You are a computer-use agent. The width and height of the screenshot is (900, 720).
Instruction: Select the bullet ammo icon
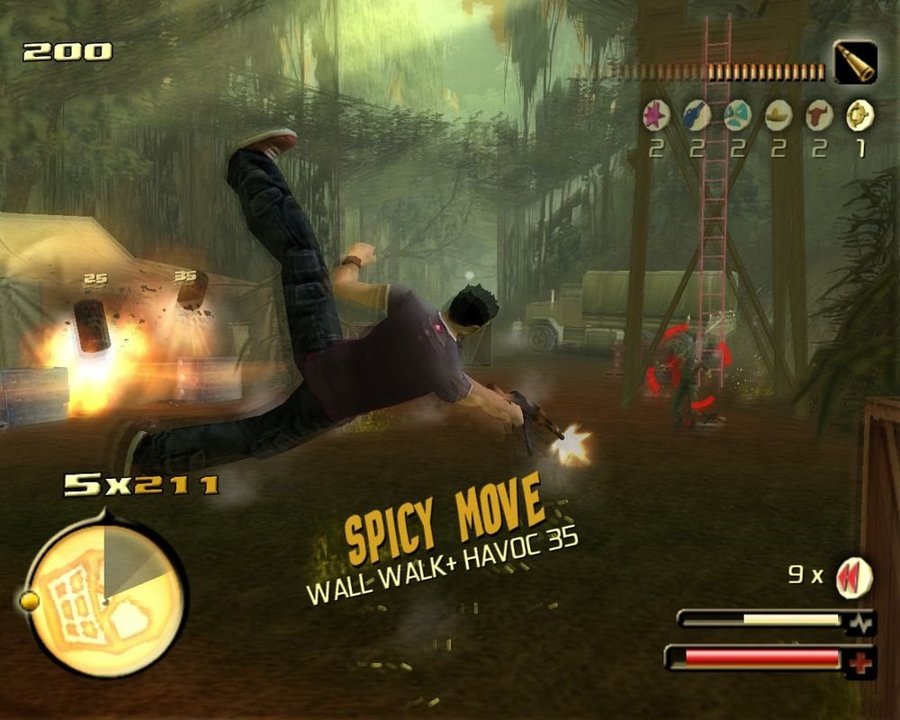856,63
